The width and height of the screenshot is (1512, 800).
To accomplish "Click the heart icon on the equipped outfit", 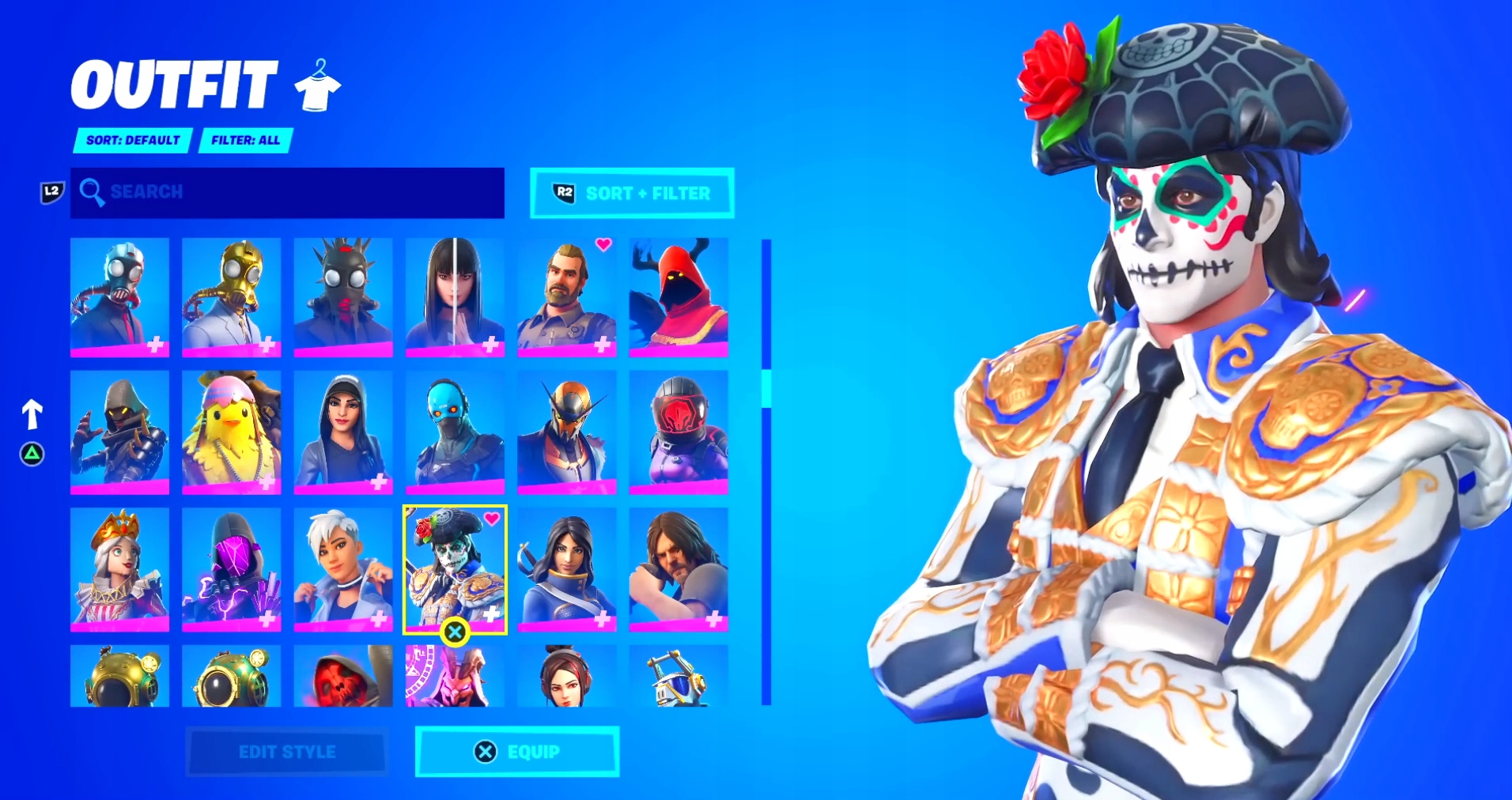I will (490, 520).
